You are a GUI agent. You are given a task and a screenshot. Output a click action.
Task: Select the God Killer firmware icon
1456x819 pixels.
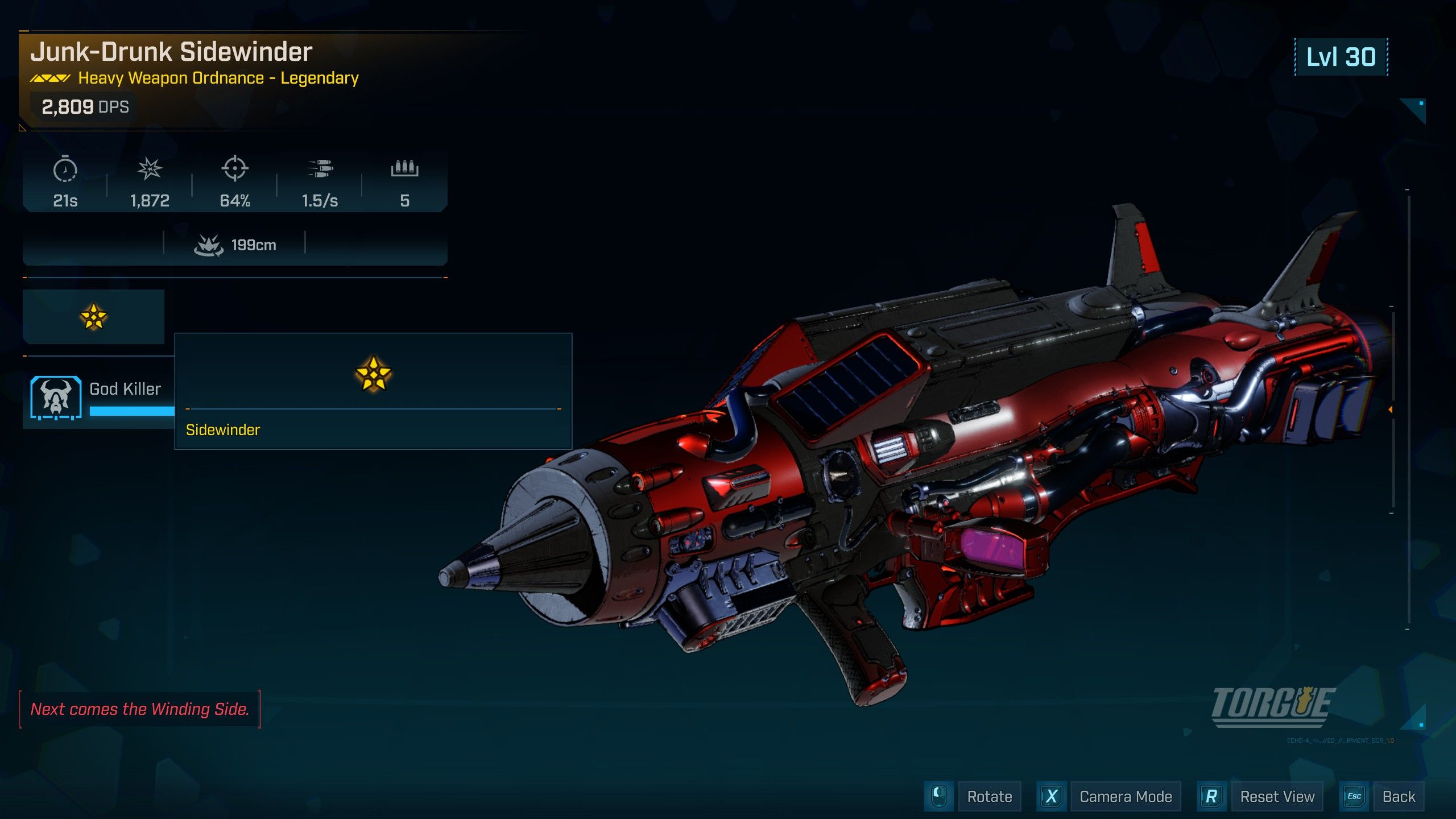coord(56,397)
